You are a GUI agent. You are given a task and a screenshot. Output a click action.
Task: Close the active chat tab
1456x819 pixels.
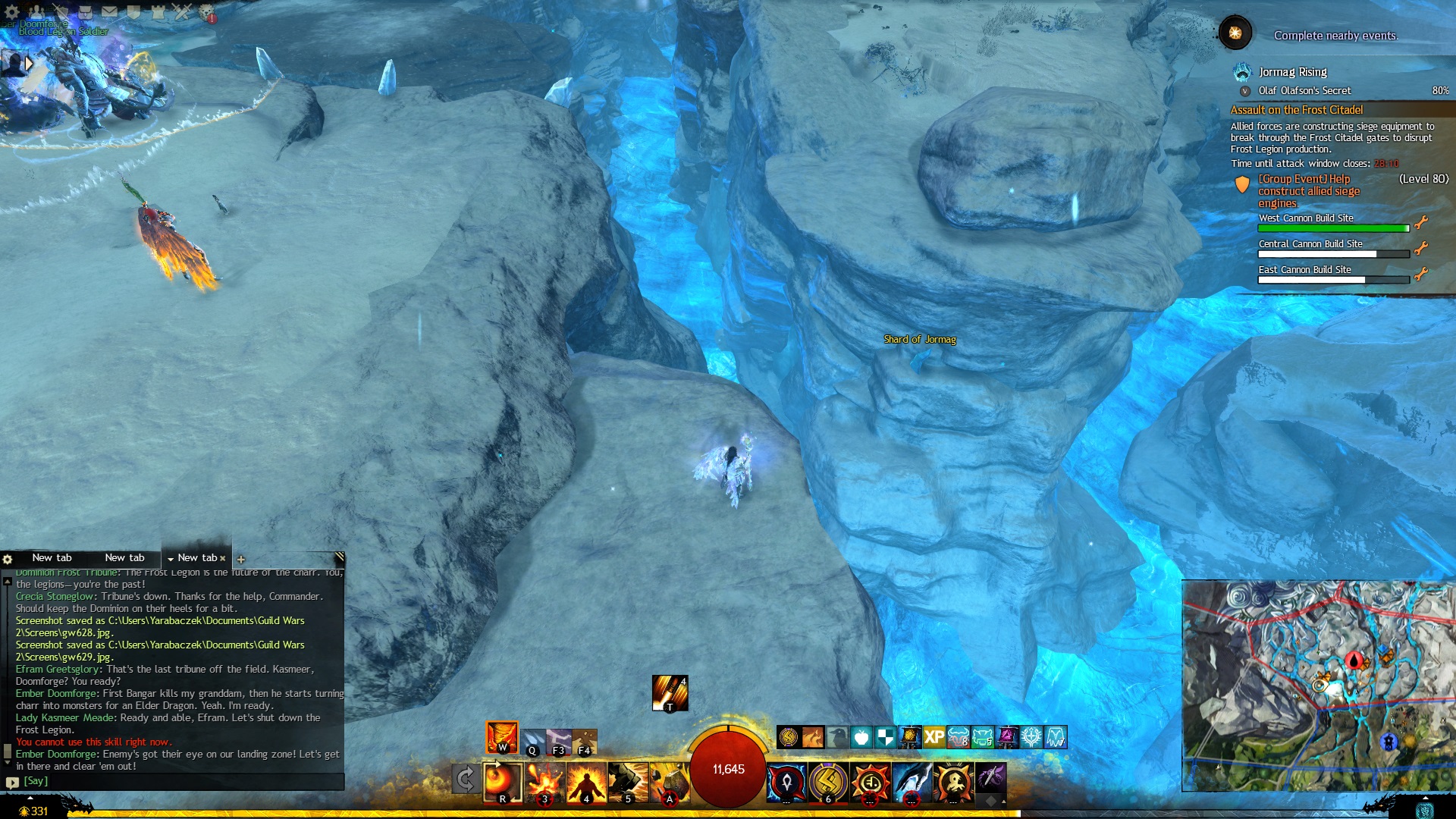click(223, 558)
